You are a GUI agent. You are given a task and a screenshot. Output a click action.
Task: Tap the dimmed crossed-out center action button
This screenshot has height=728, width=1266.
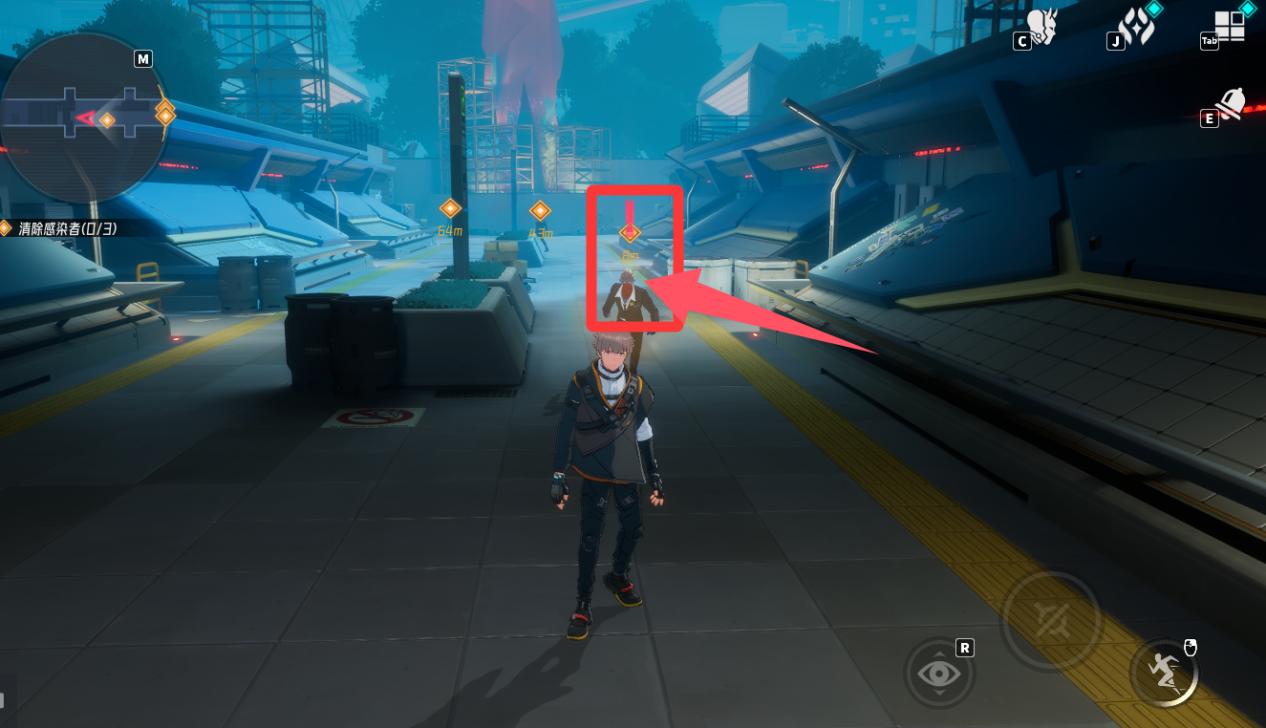coord(1050,621)
